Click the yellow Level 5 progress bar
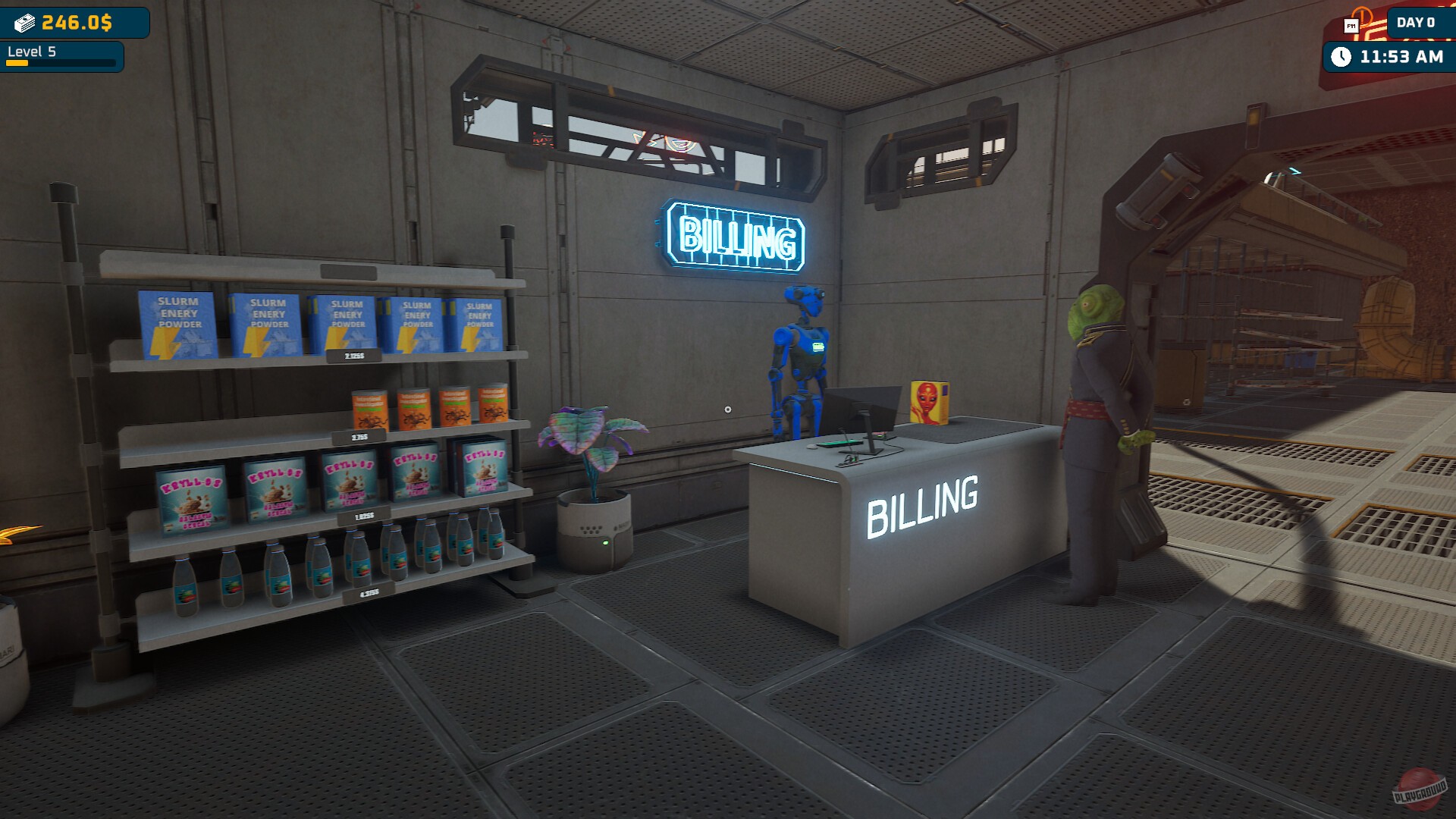 [x=15, y=64]
